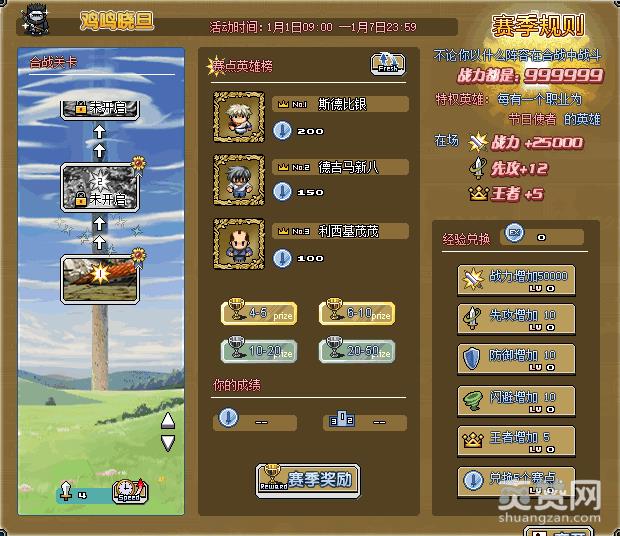This screenshot has height=536, width=620.
Task: Exchange experience for 5 season points
Action: (516, 480)
